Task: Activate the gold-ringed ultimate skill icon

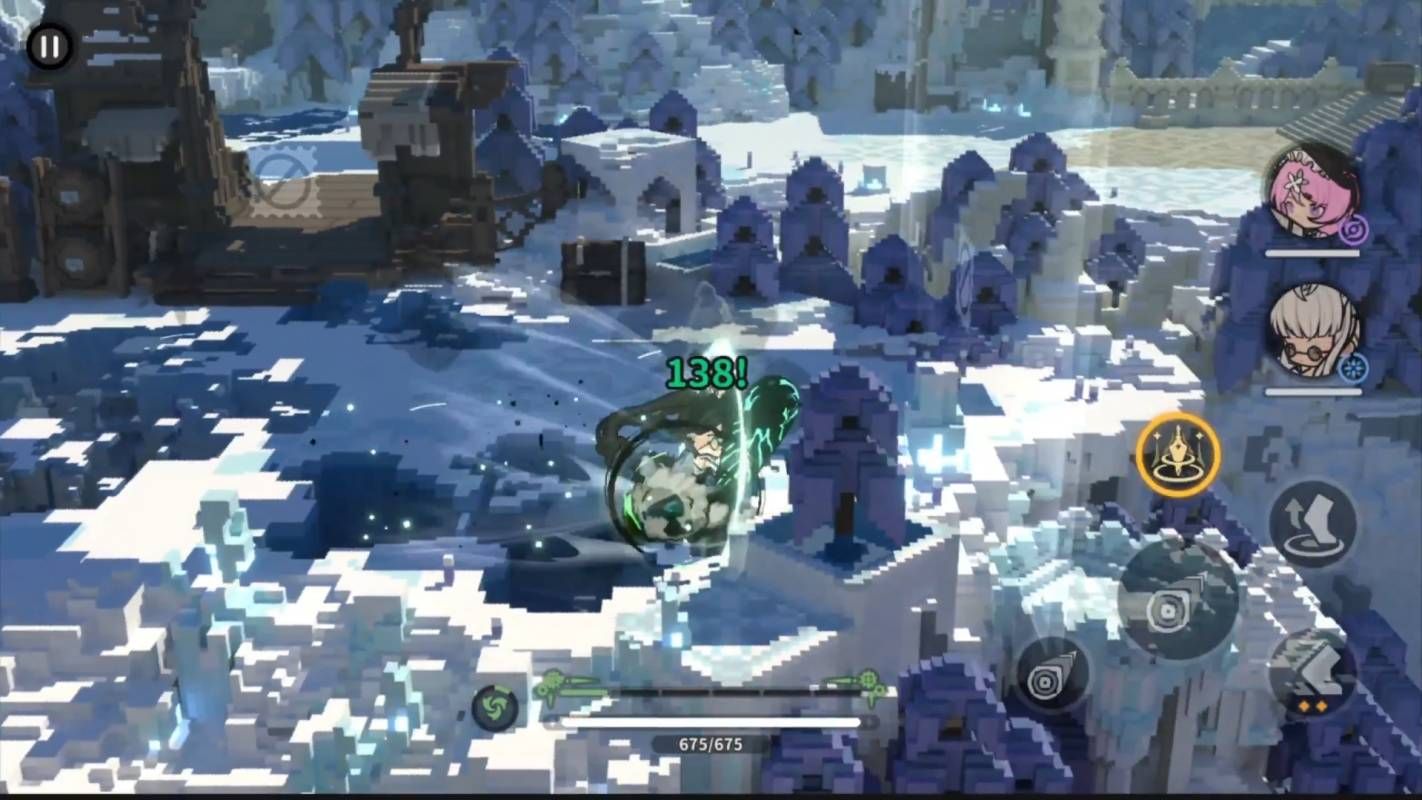Action: (1178, 455)
